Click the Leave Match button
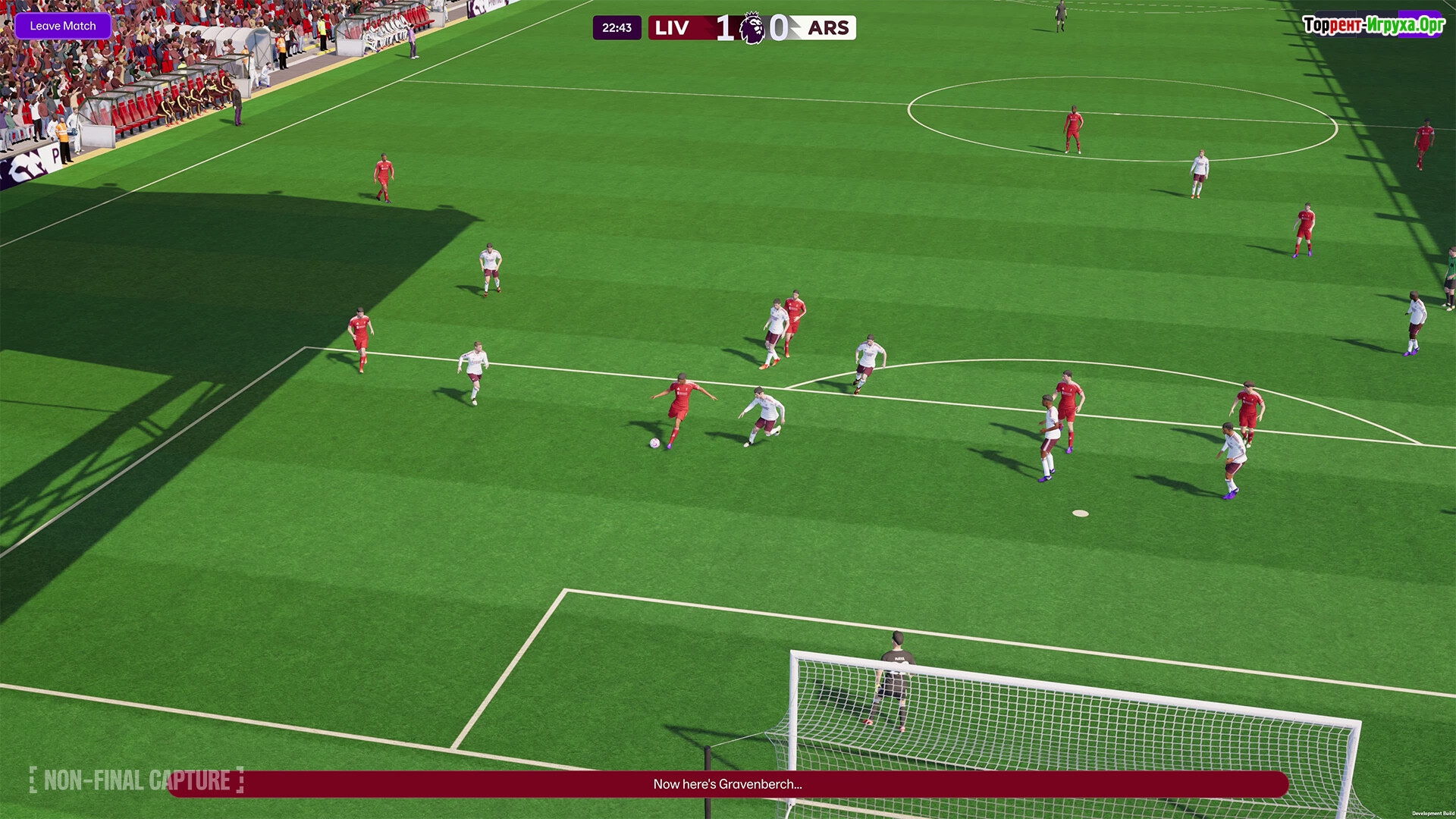1456x819 pixels. coord(63,26)
